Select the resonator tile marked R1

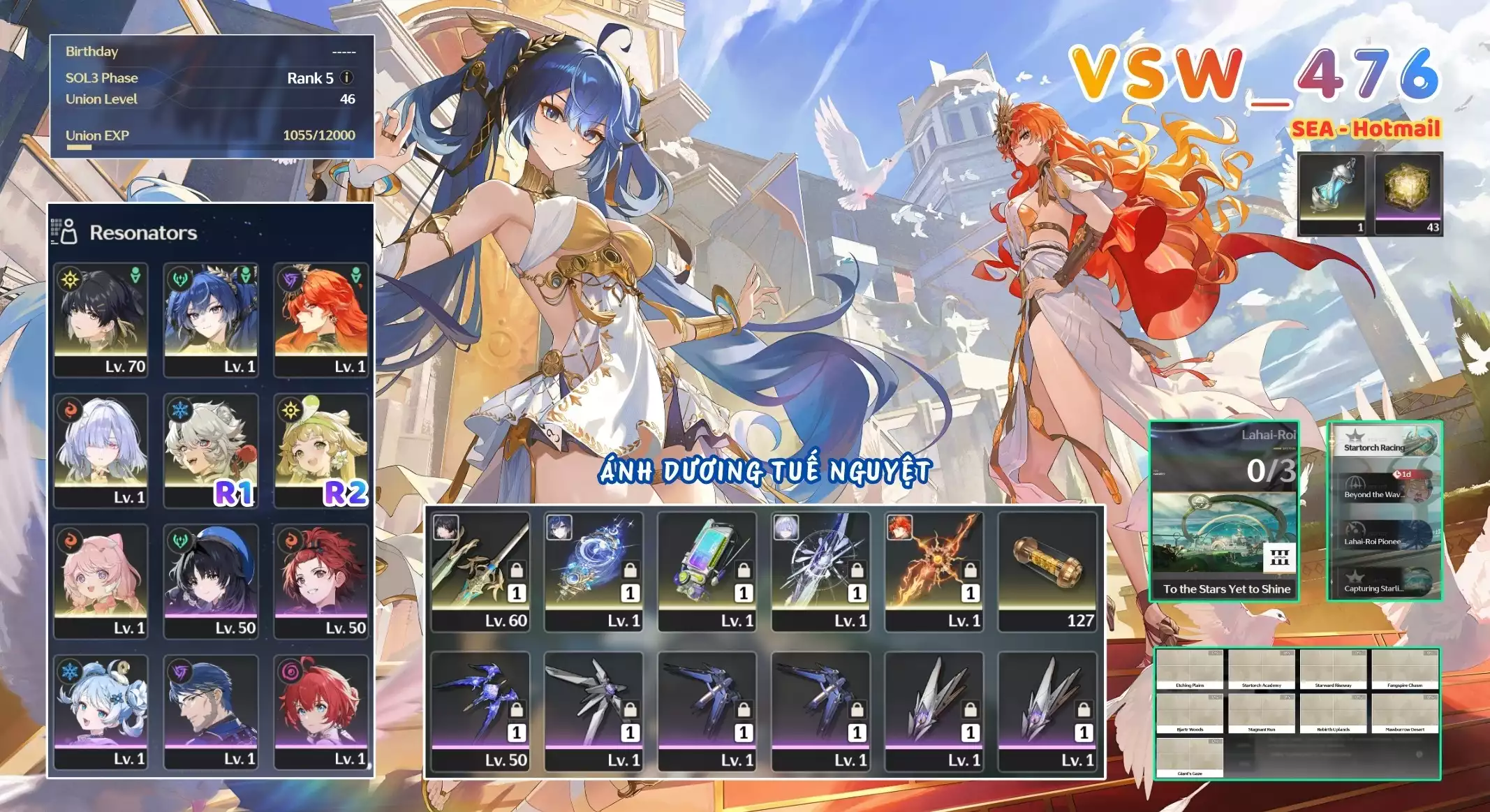point(211,450)
